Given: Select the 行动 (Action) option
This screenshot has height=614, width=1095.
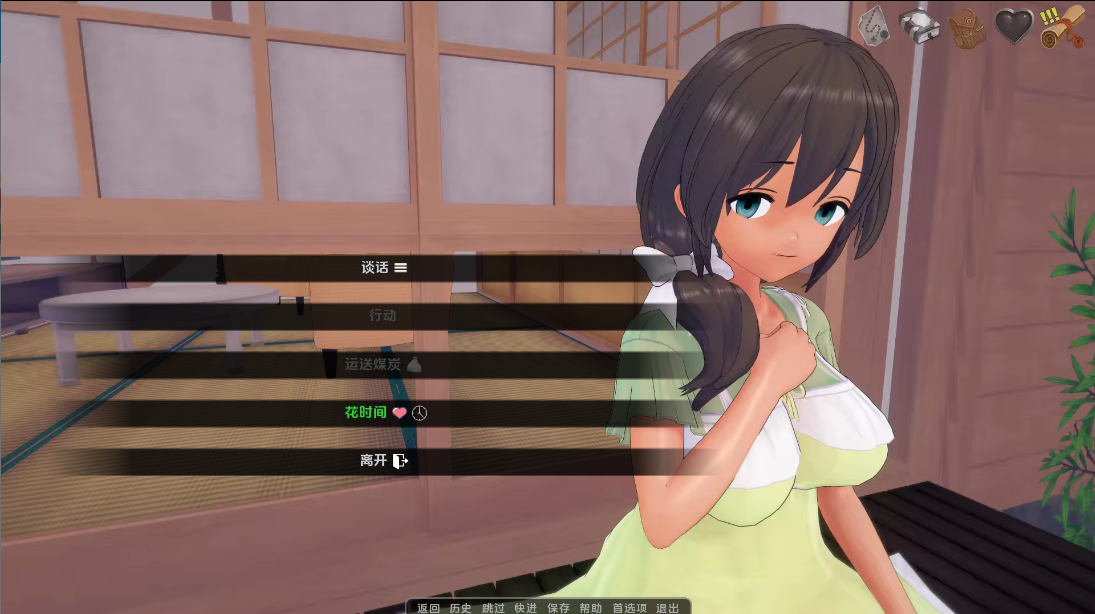Looking at the screenshot, I should [x=383, y=315].
